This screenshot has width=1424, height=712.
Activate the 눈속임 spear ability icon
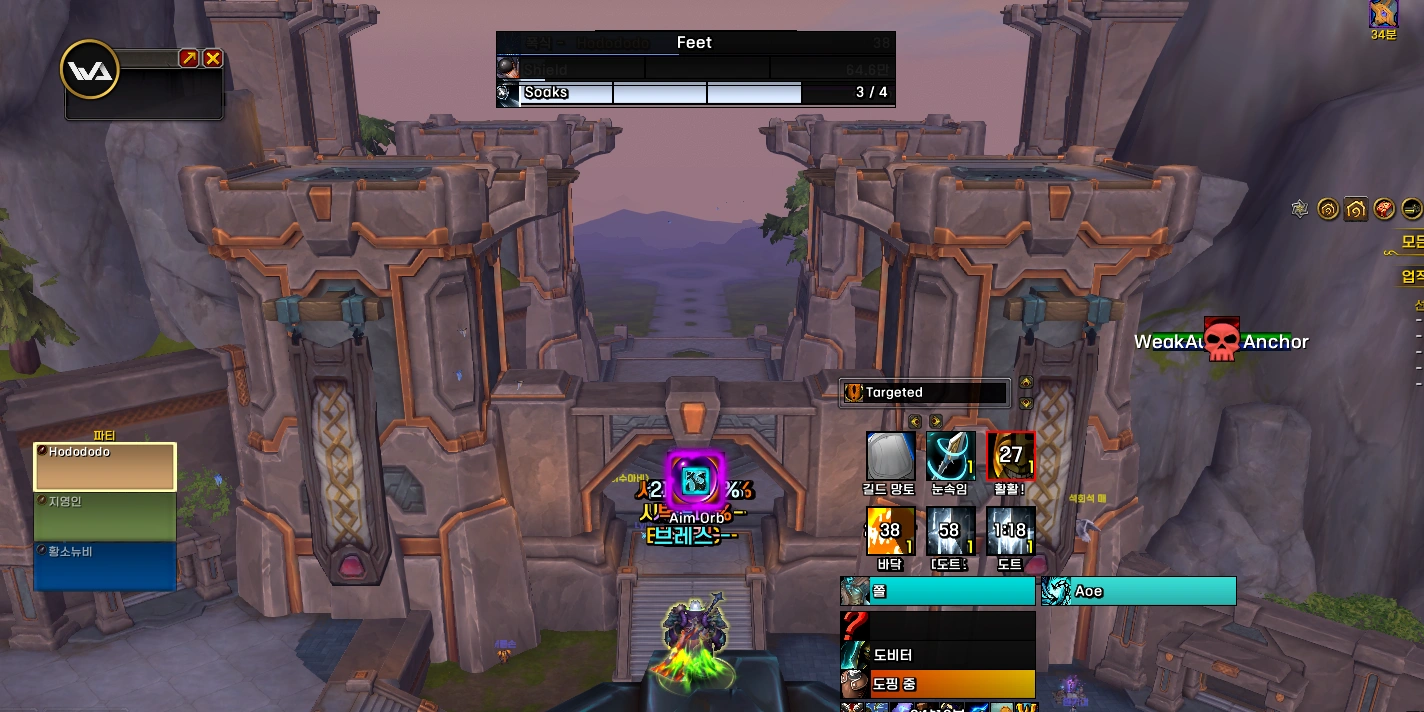tap(950, 456)
